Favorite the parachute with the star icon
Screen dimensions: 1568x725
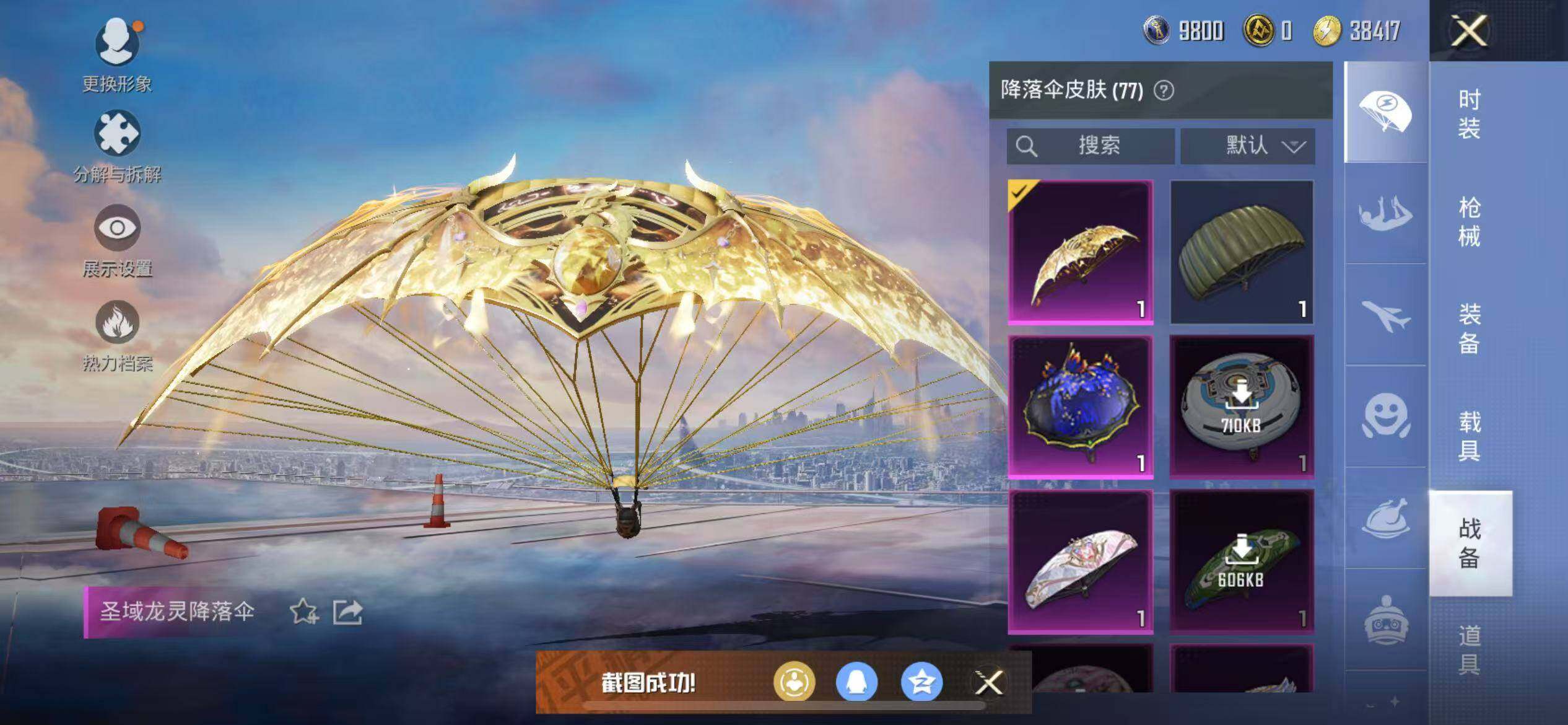(303, 612)
